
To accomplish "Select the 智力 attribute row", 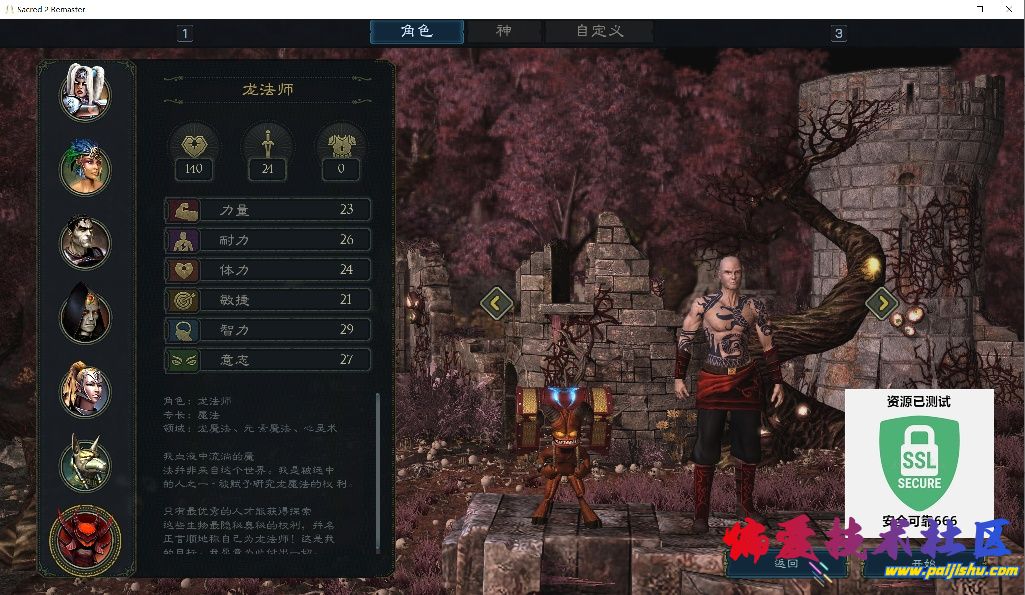I will coord(268,330).
